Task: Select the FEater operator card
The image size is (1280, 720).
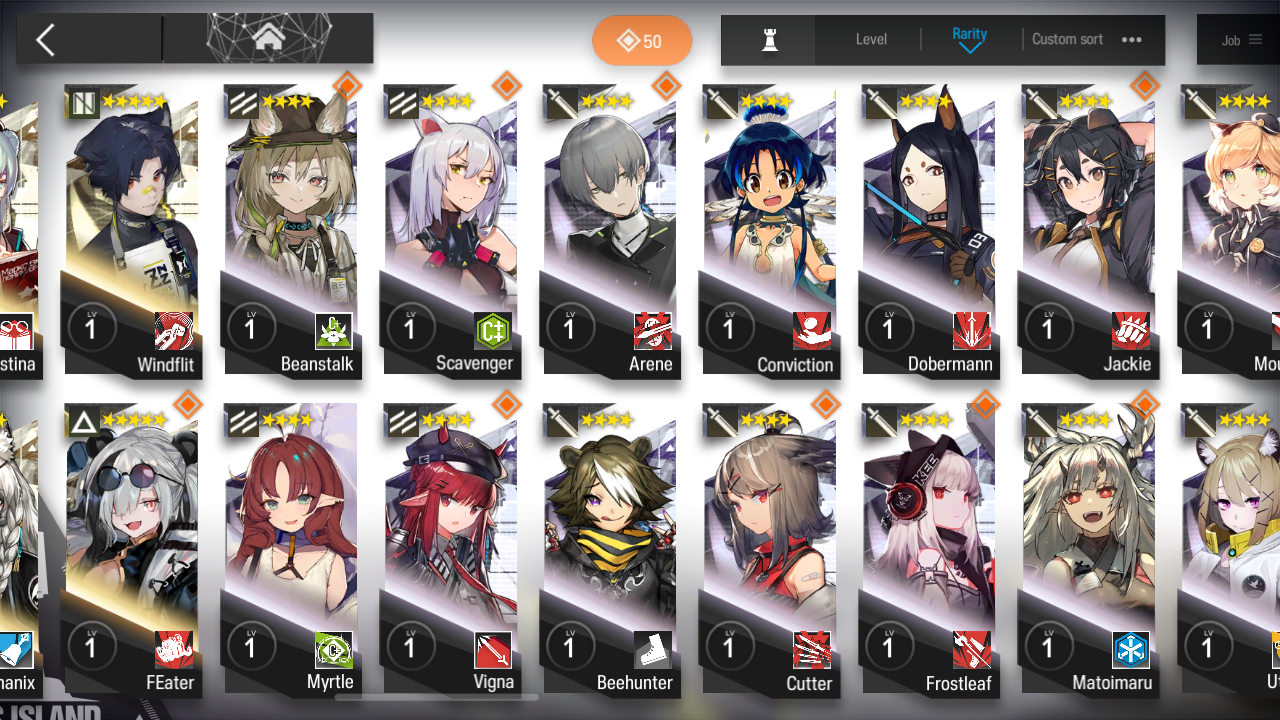Action: pyautogui.click(x=133, y=548)
